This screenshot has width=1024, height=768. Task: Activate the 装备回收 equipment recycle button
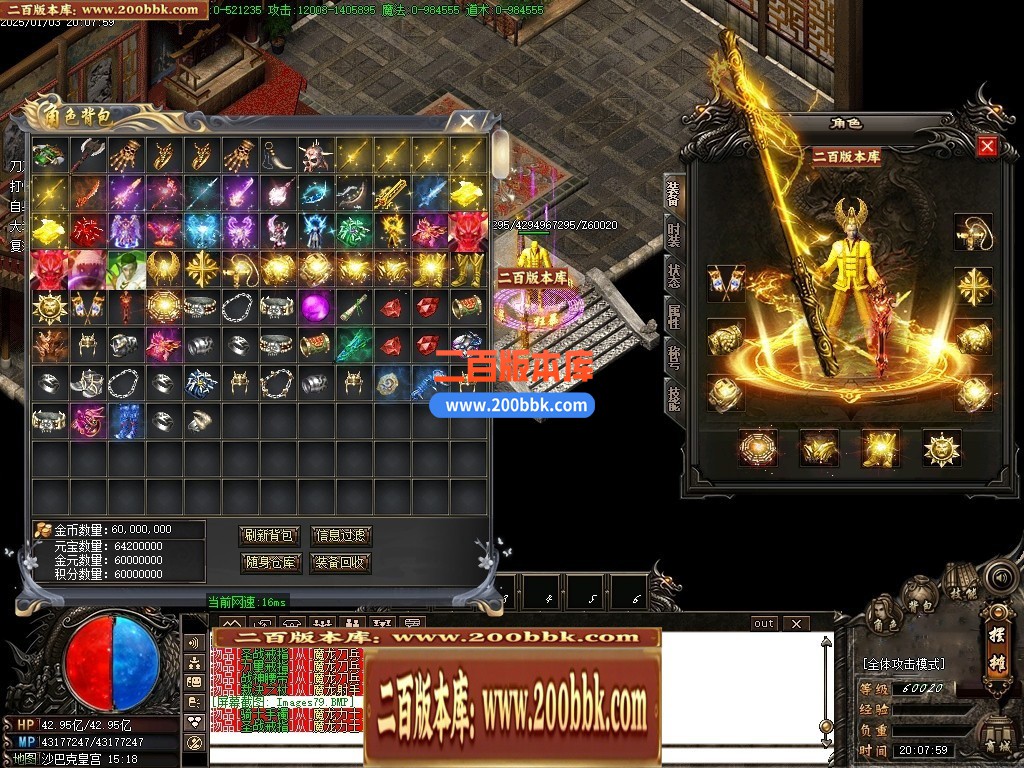(x=341, y=563)
